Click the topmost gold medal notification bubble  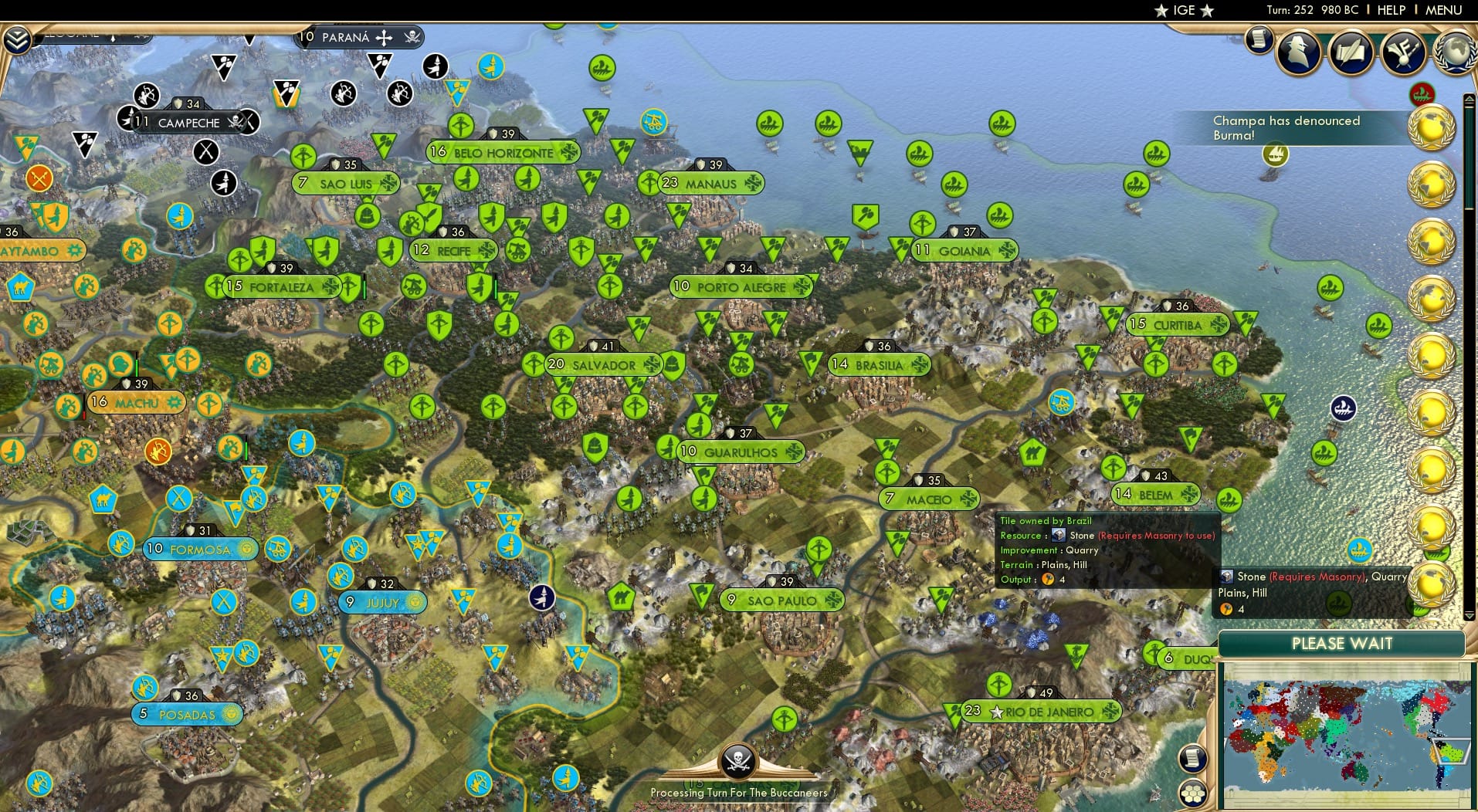pos(1432,127)
